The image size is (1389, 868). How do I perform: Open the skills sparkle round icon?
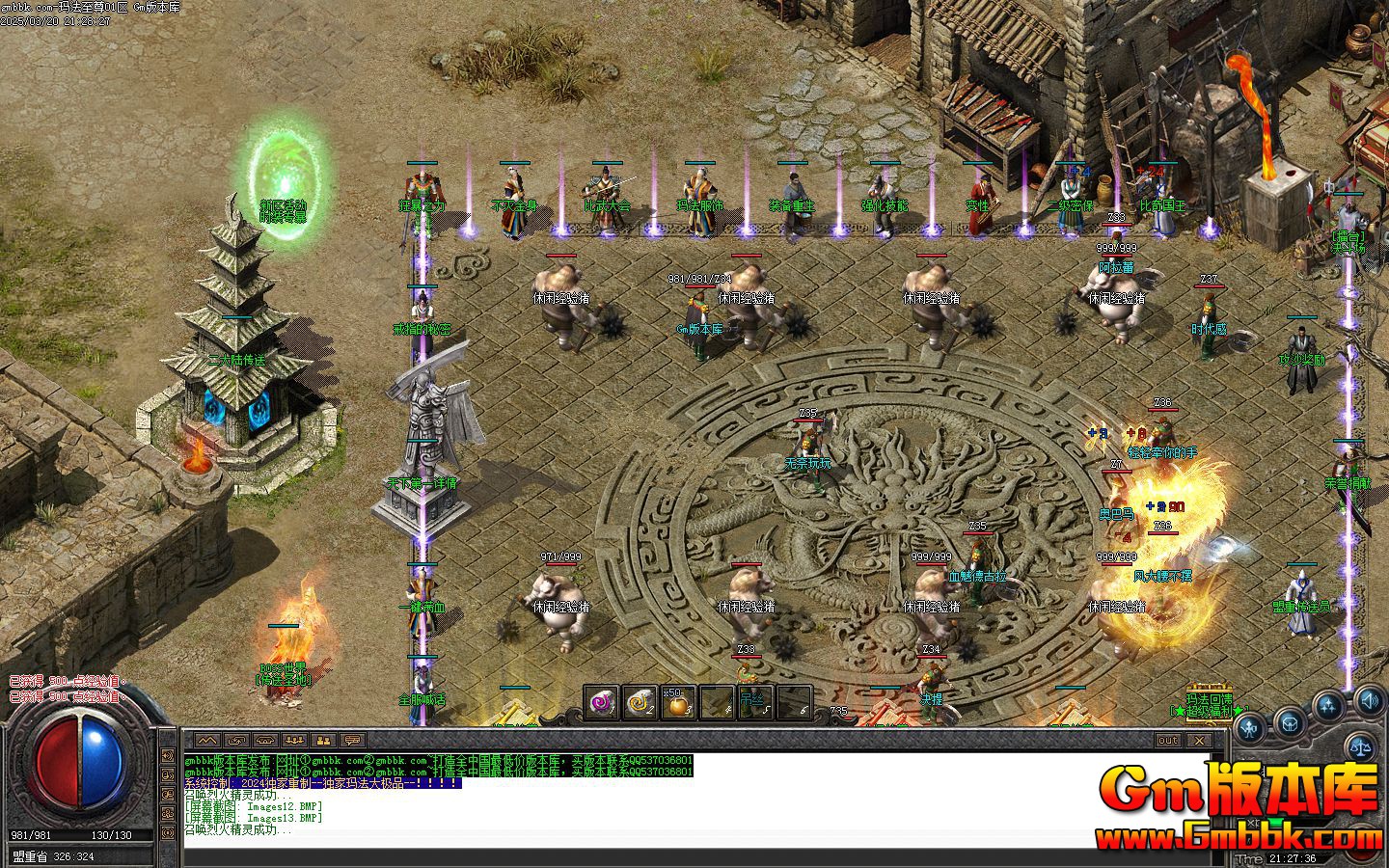pos(1328,703)
